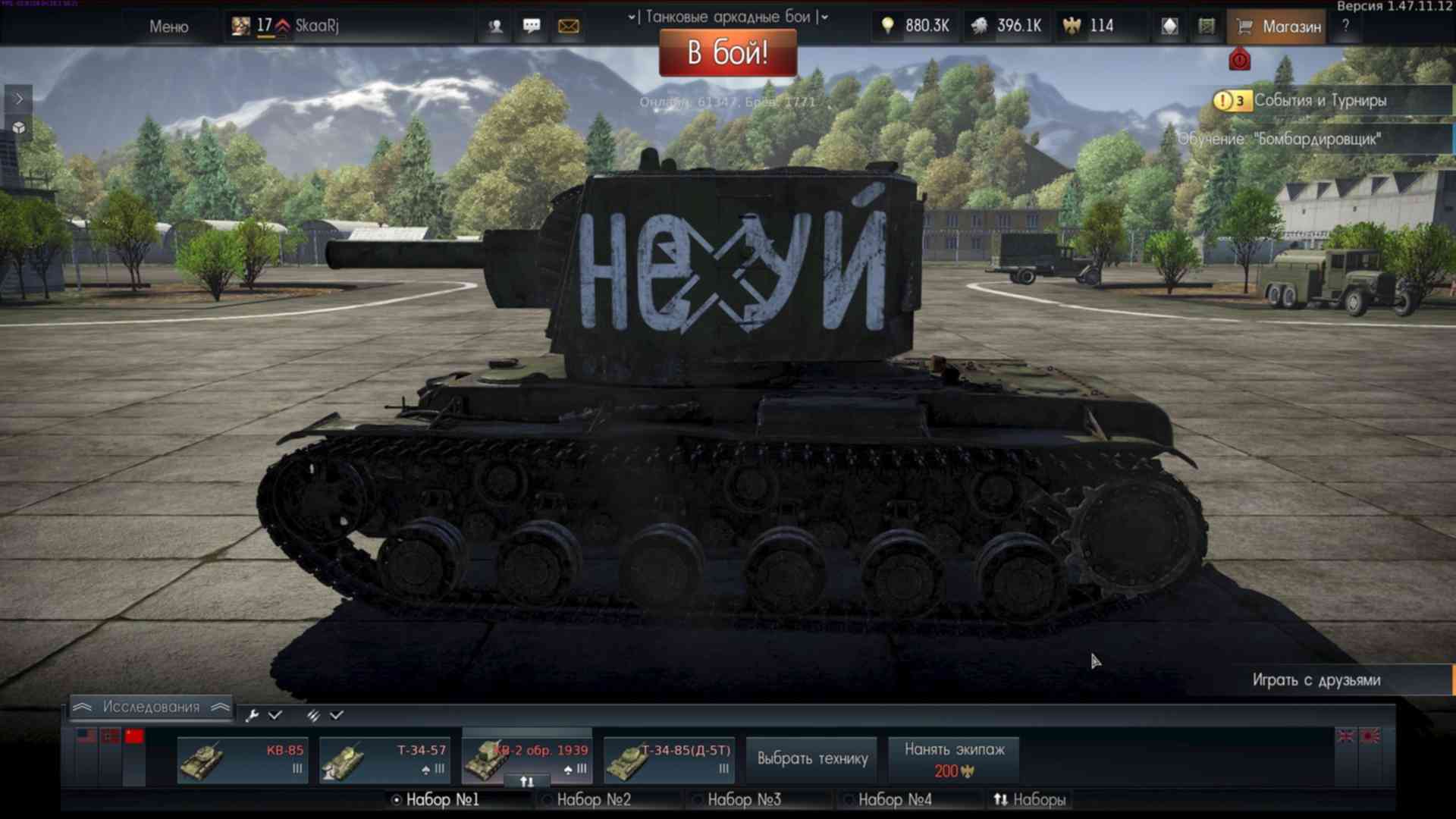Click Играть с друзьями
Image resolution: width=1456 pixels, height=819 pixels.
pyautogui.click(x=1316, y=680)
